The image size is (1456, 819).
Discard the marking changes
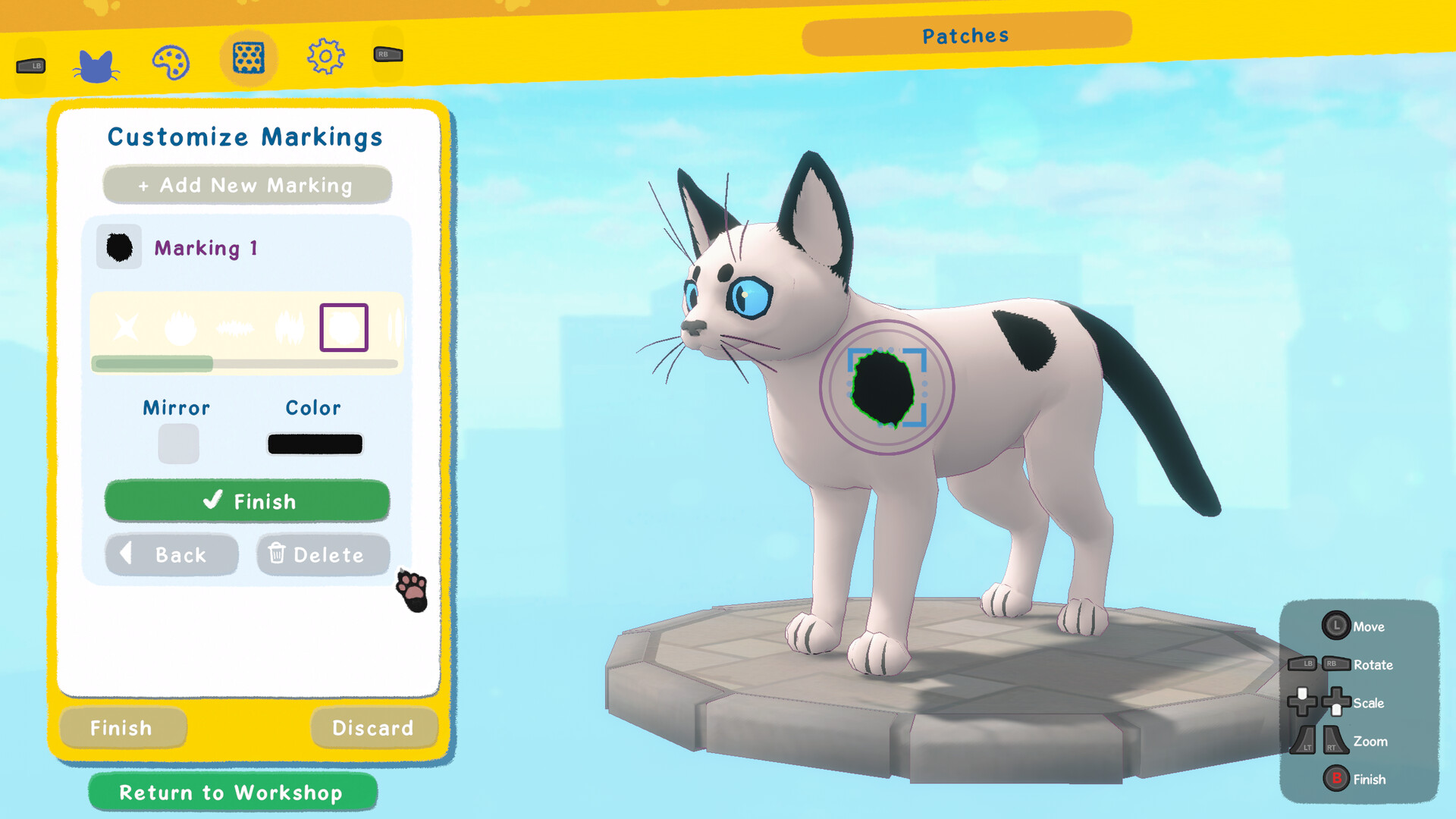point(373,728)
